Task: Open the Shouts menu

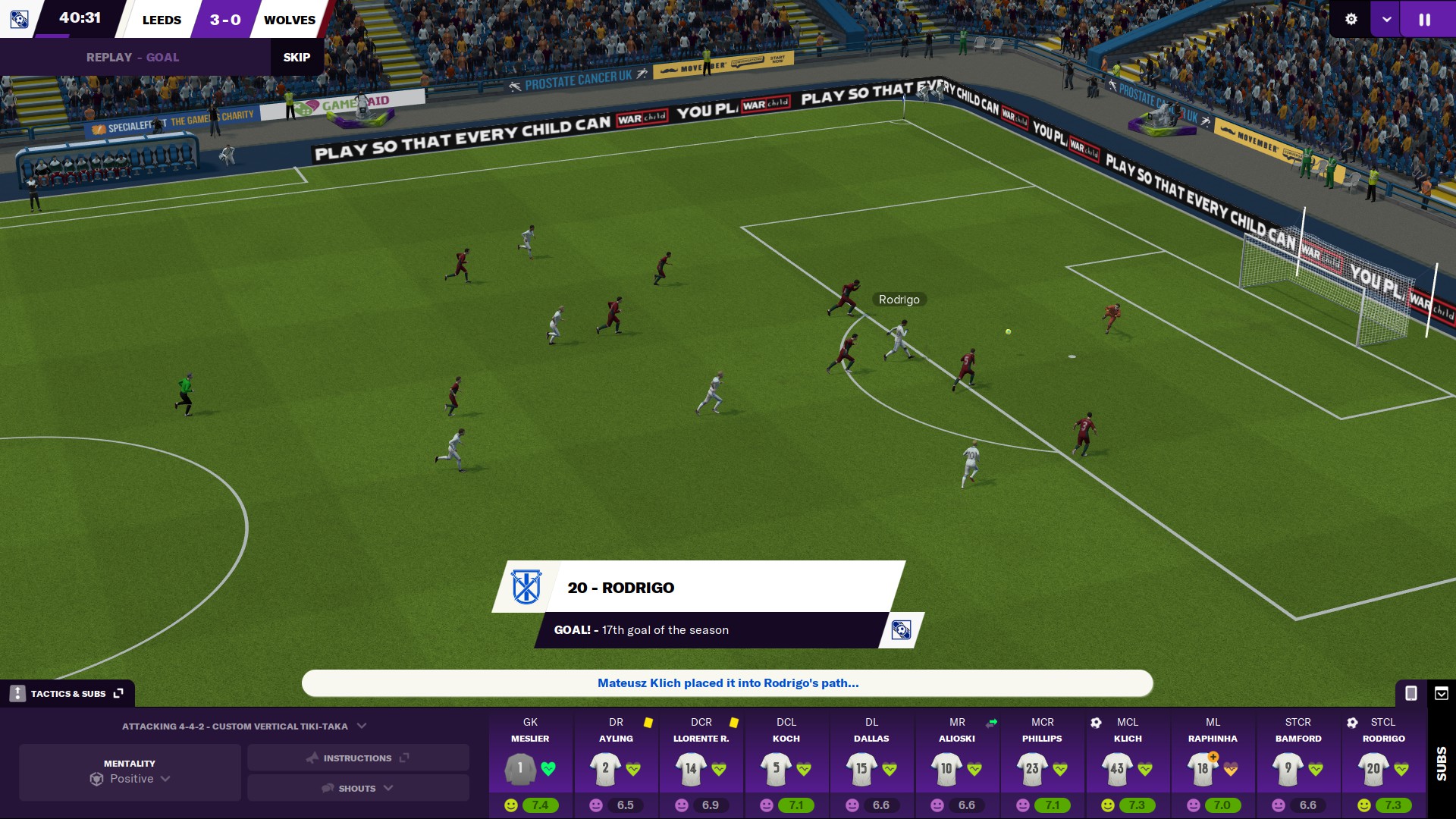Action: tap(358, 788)
